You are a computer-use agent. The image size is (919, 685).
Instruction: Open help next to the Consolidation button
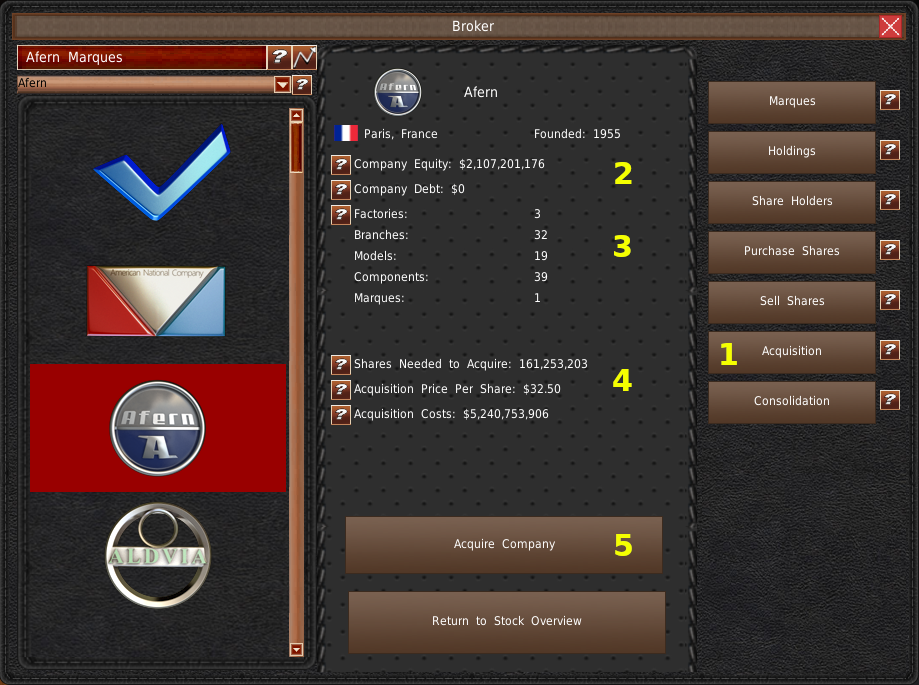tap(889, 400)
